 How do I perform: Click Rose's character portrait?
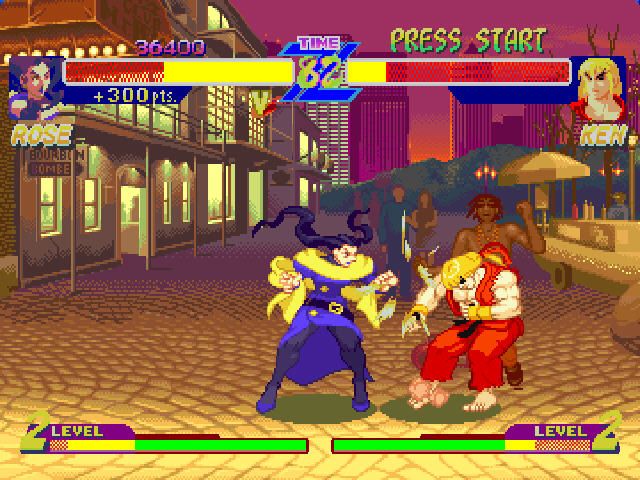35,85
